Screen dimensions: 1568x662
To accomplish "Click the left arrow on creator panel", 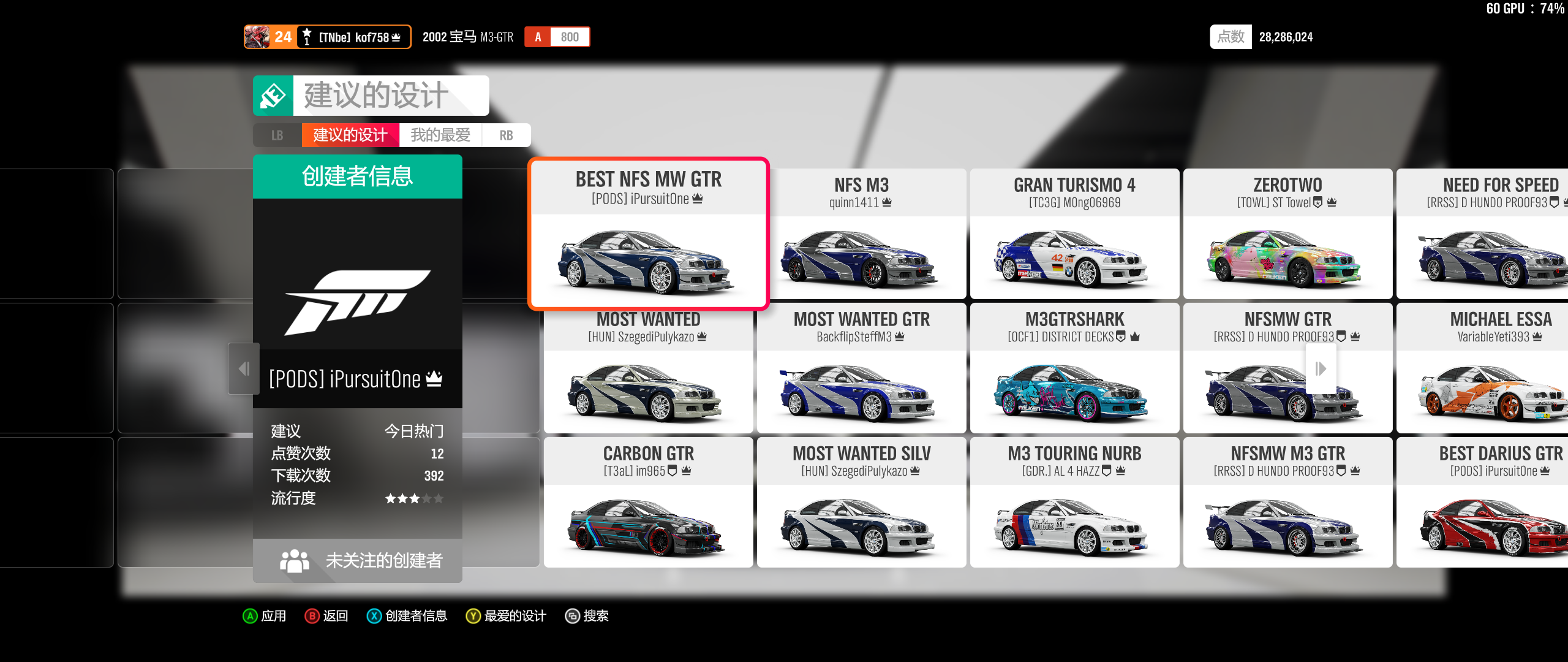I will (244, 368).
